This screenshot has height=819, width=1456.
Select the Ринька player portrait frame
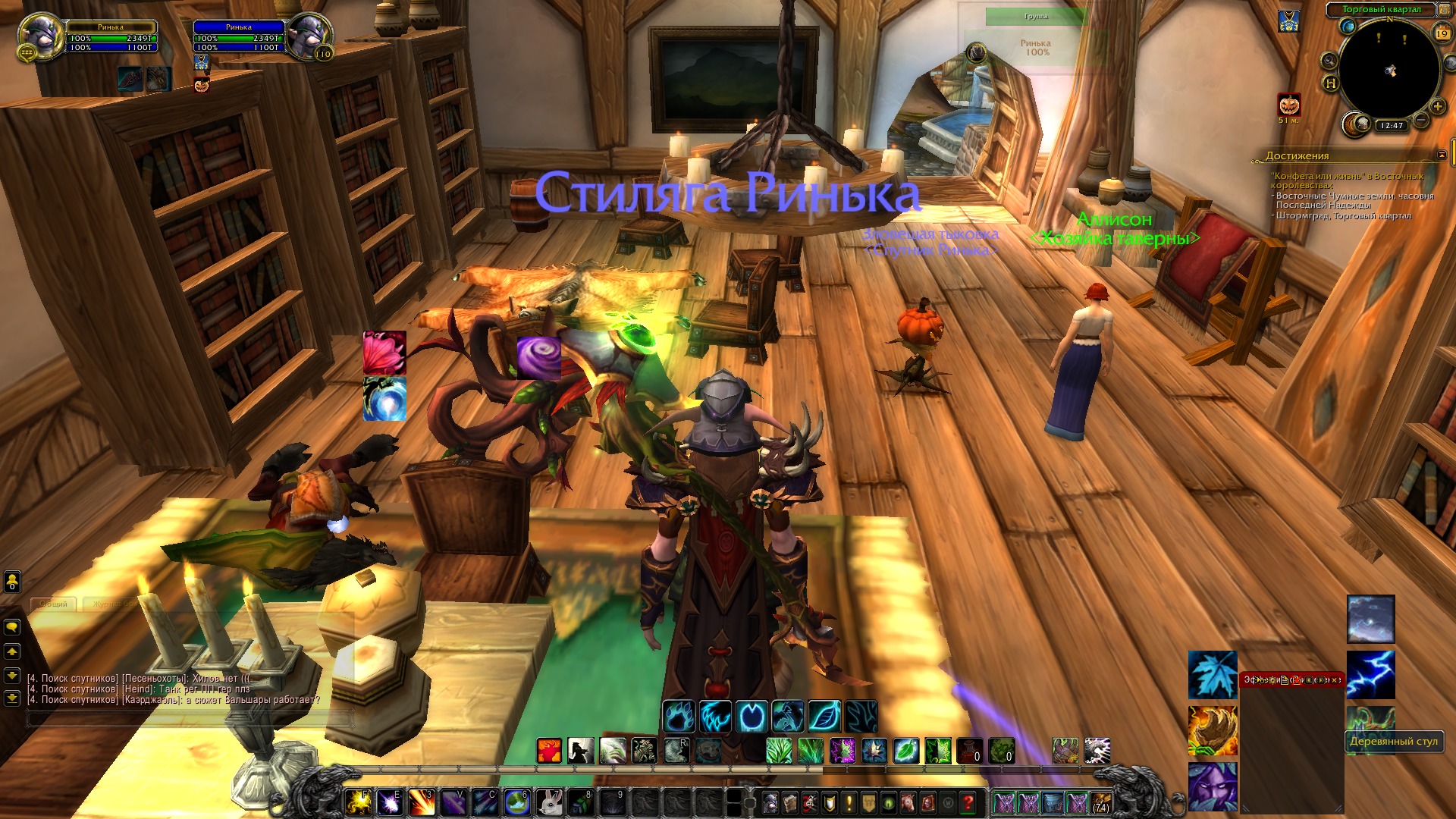pyautogui.click(x=39, y=35)
